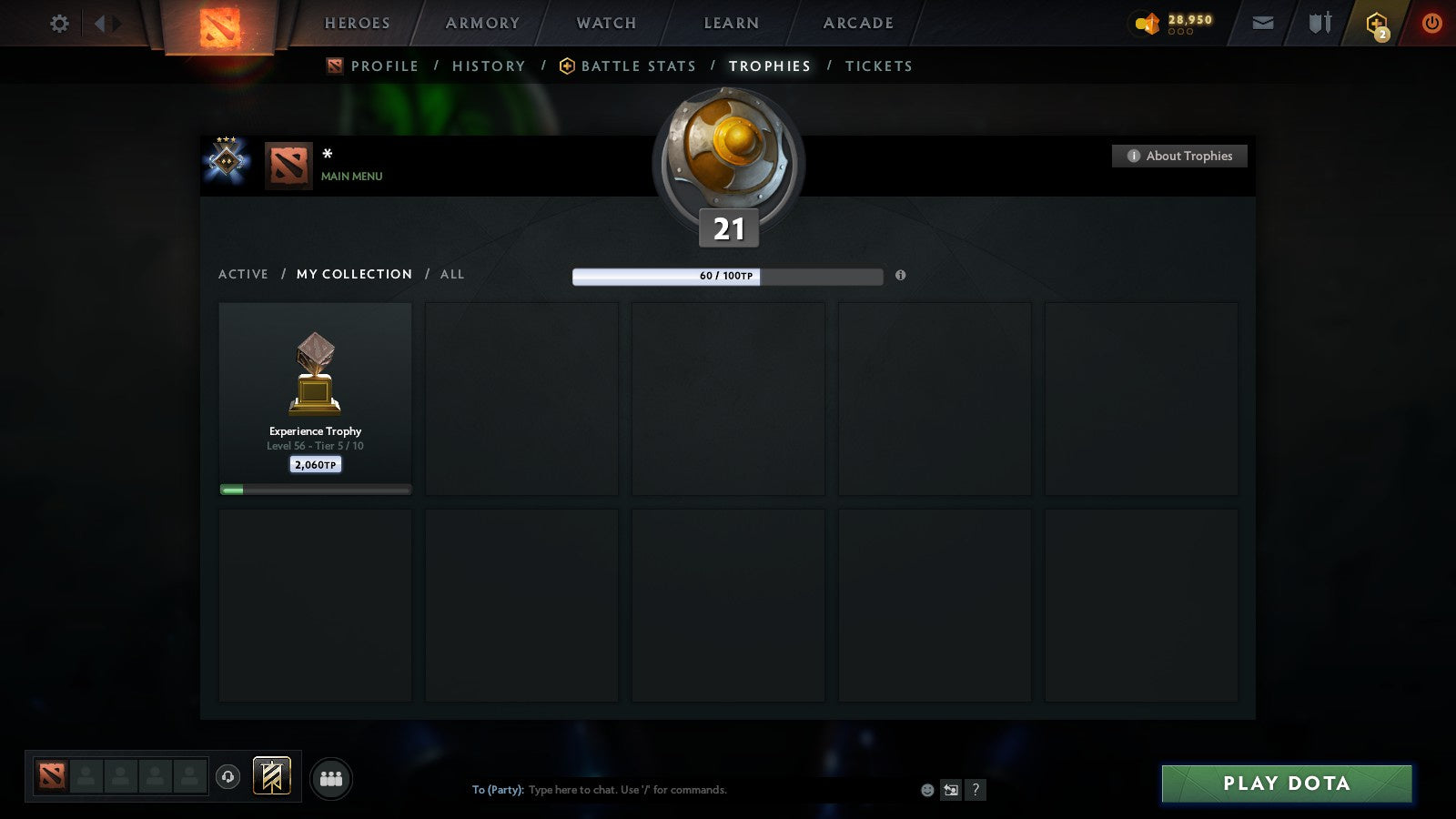The height and width of the screenshot is (819, 1456).
Task: Pop out chat with the window icon
Action: click(951, 790)
